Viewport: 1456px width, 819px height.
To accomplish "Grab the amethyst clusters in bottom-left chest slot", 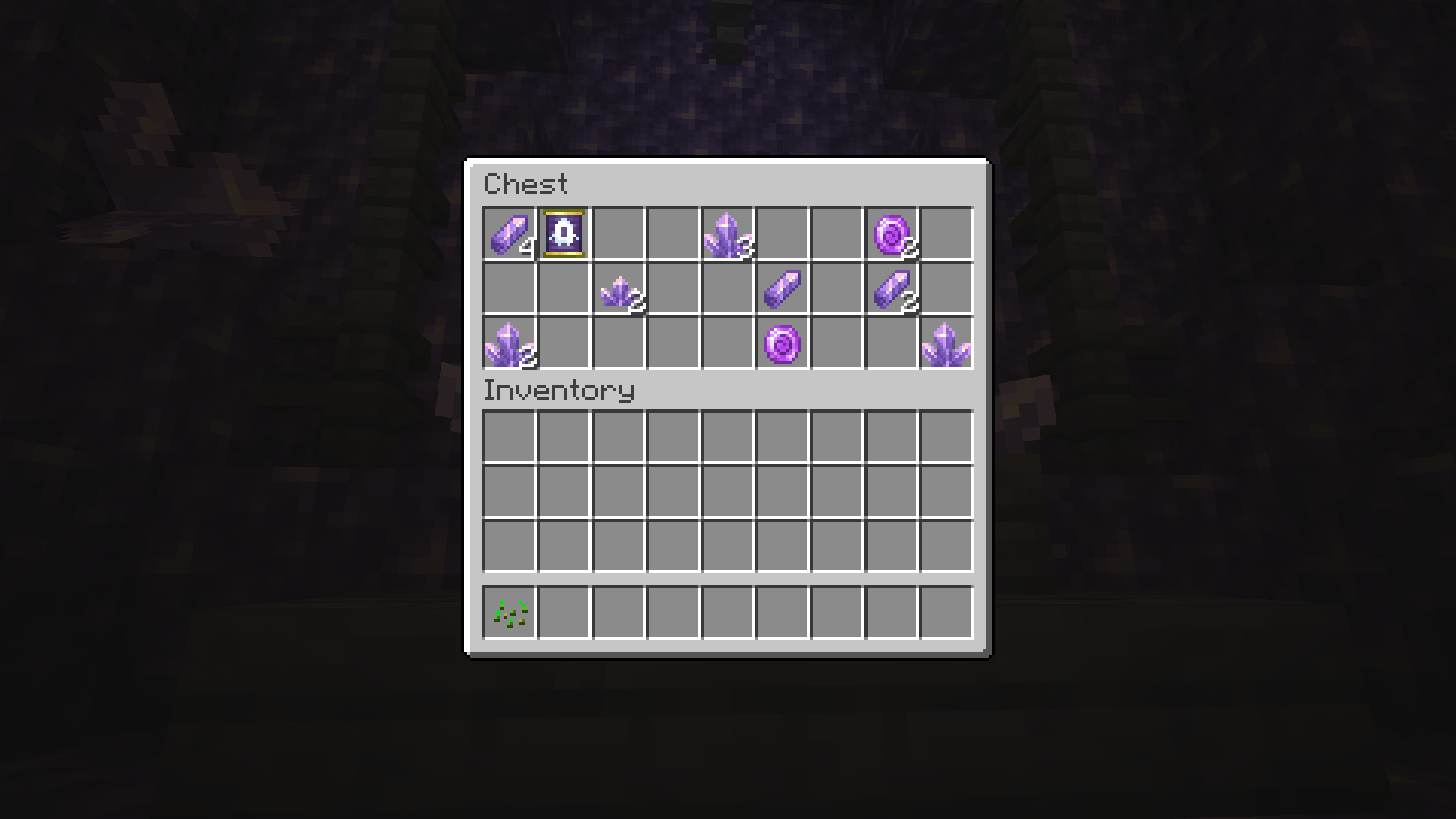I will point(509,344).
